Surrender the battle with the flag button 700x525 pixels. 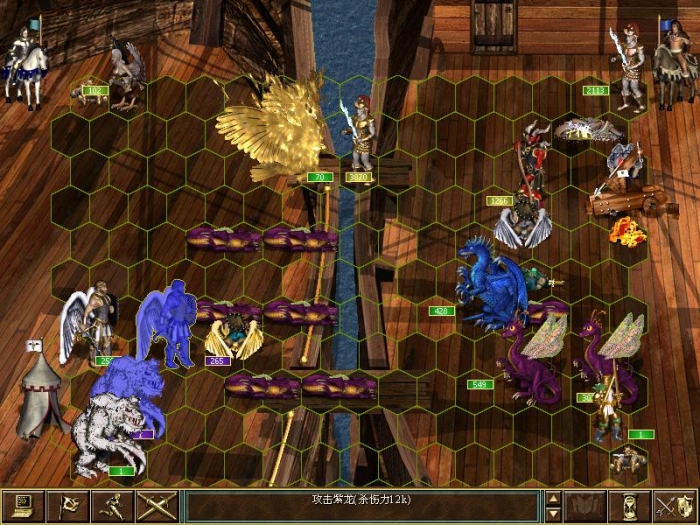pos(67,506)
